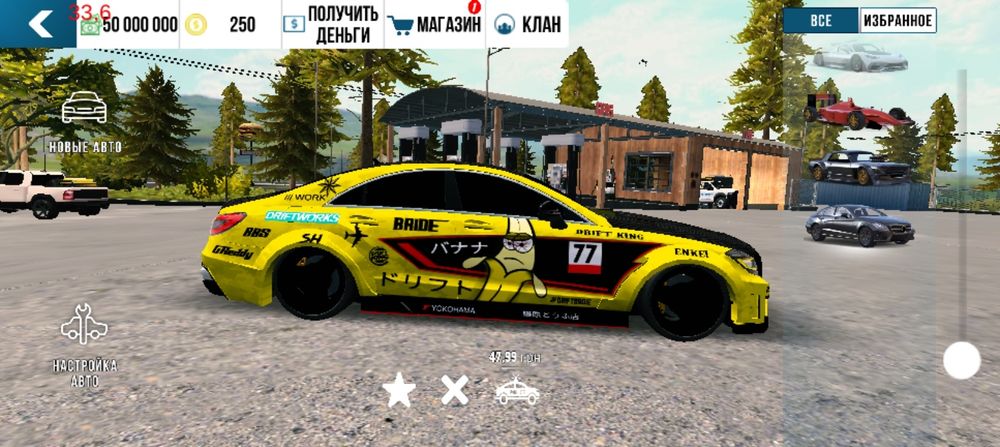This screenshot has height=447, width=1000.
Task: Click the round car list scroll handle
Action: [961, 360]
